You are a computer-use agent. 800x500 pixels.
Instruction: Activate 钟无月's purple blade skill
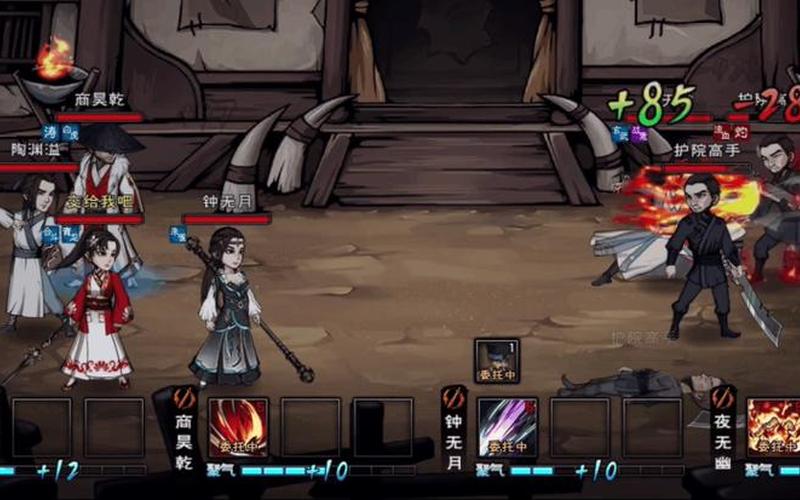point(507,427)
